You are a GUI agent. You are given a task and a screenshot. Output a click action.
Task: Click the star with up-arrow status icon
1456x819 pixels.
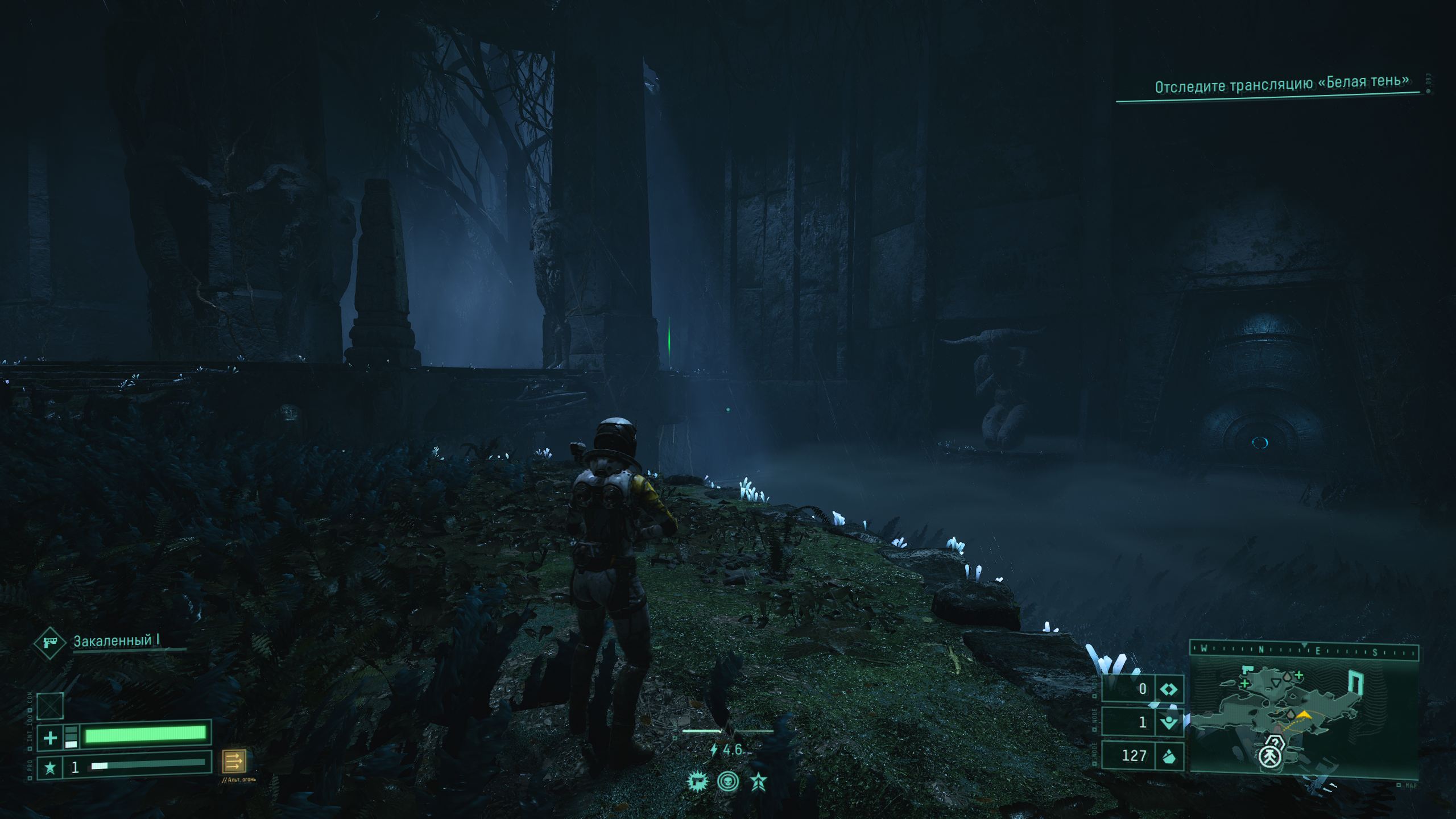(x=759, y=781)
